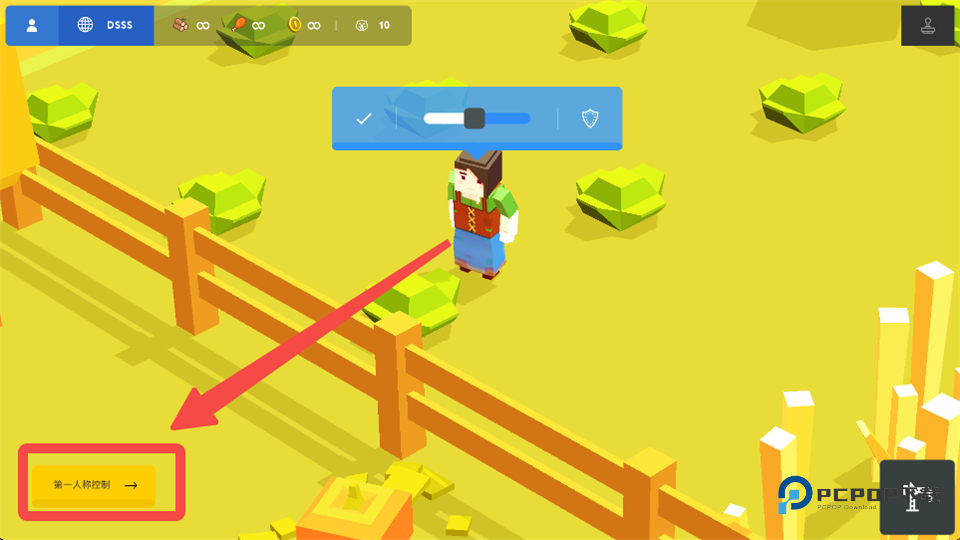The width and height of the screenshot is (960, 540).
Task: Click the shield icon in the blue panel
Action: [590, 119]
